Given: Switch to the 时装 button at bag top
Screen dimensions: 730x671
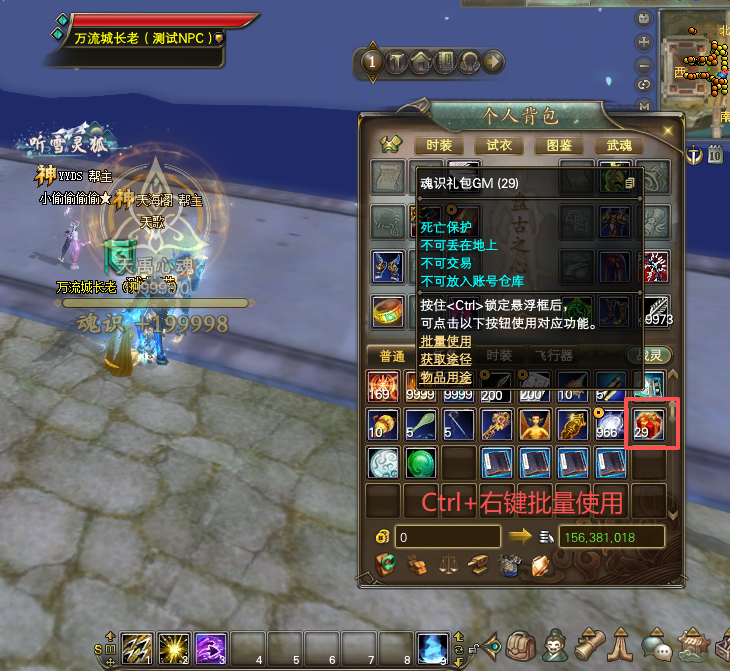Looking at the screenshot, I should coord(439,145).
